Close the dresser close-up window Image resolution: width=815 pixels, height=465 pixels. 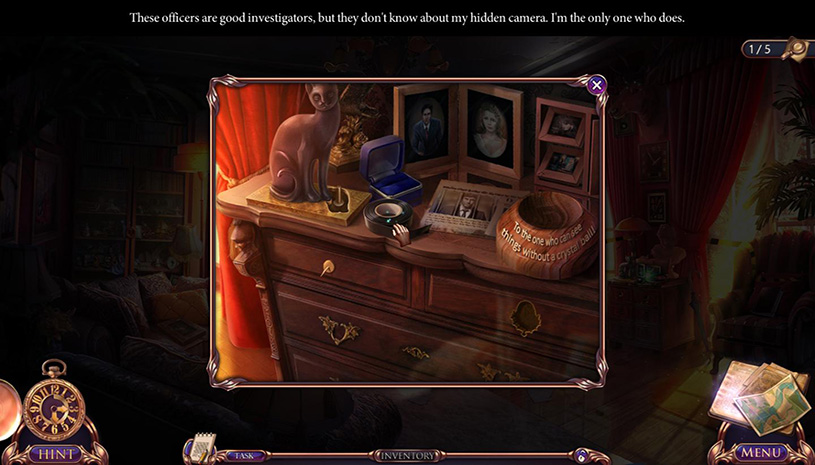[597, 85]
